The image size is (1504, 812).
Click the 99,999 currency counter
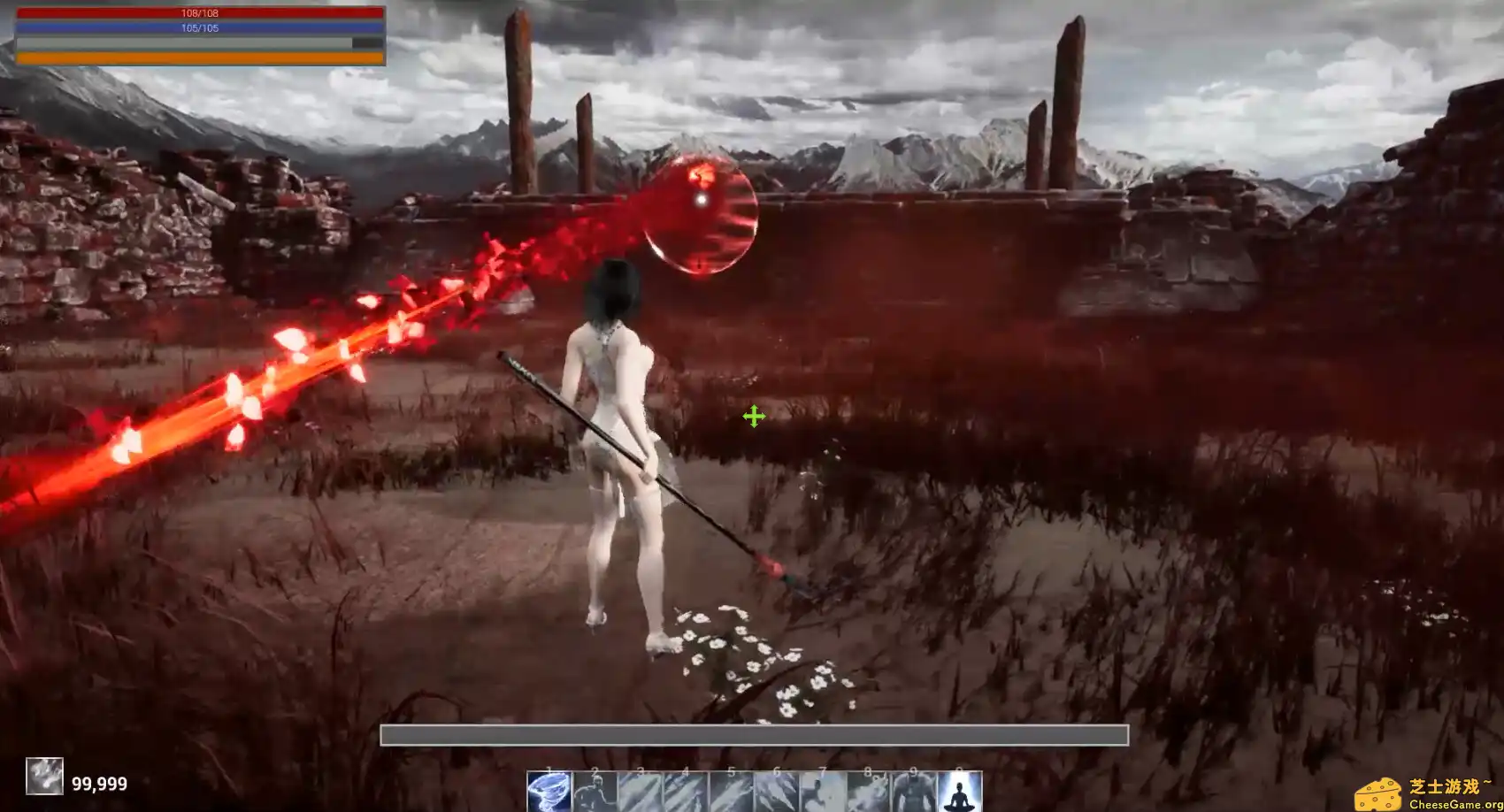click(100, 784)
